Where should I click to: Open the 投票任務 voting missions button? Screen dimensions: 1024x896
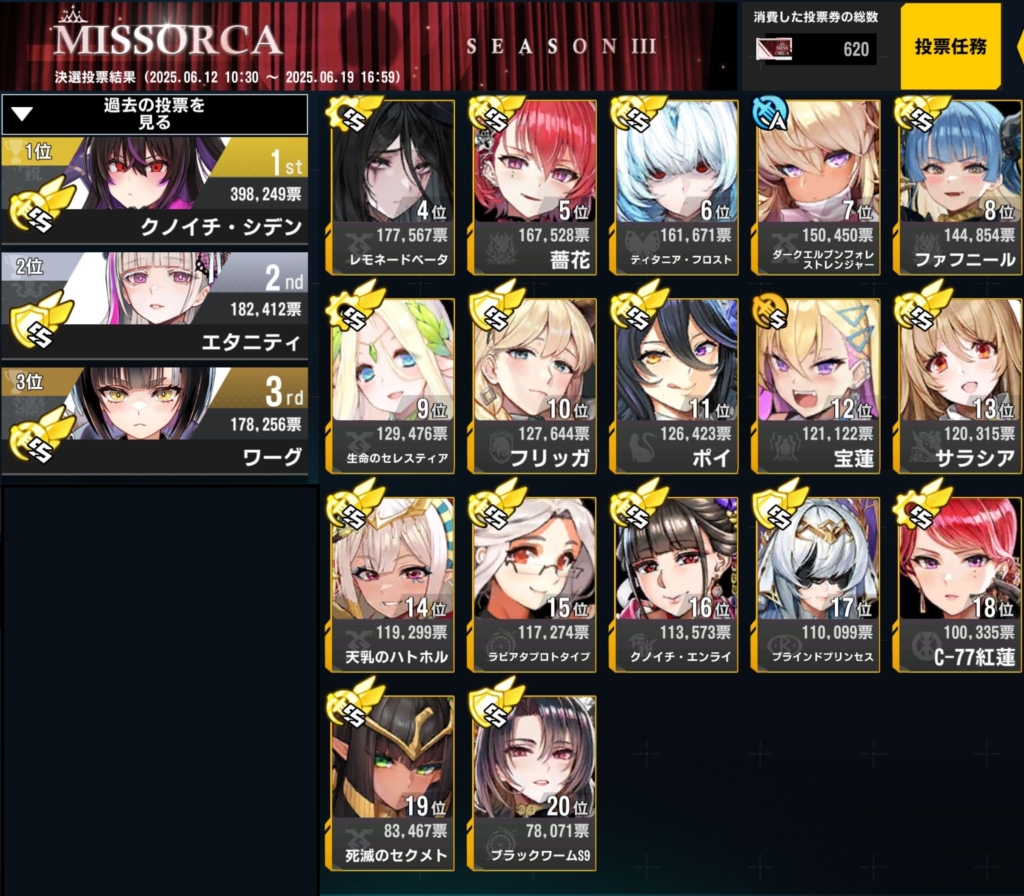point(951,47)
